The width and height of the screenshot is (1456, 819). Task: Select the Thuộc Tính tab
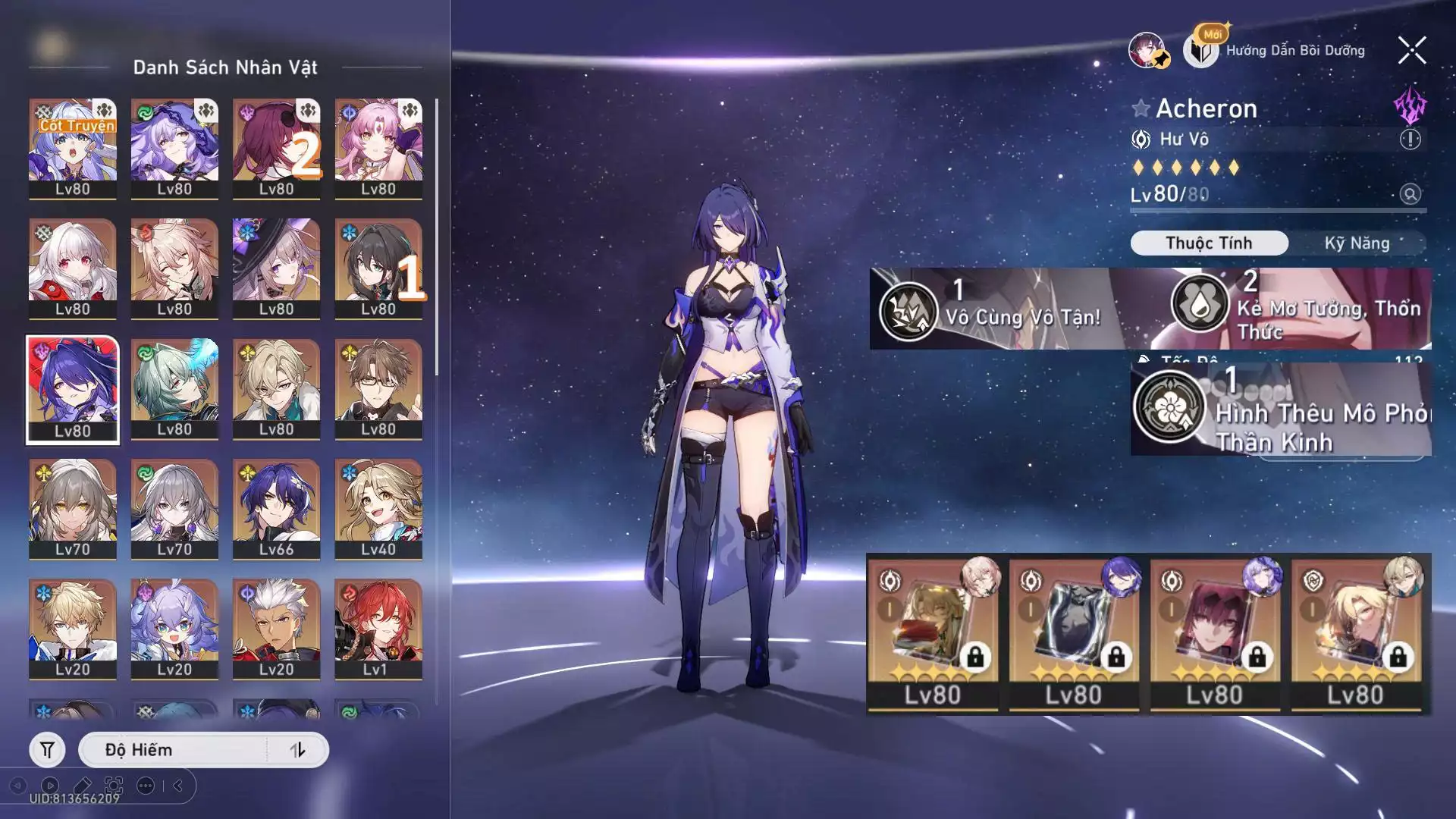tap(1209, 243)
